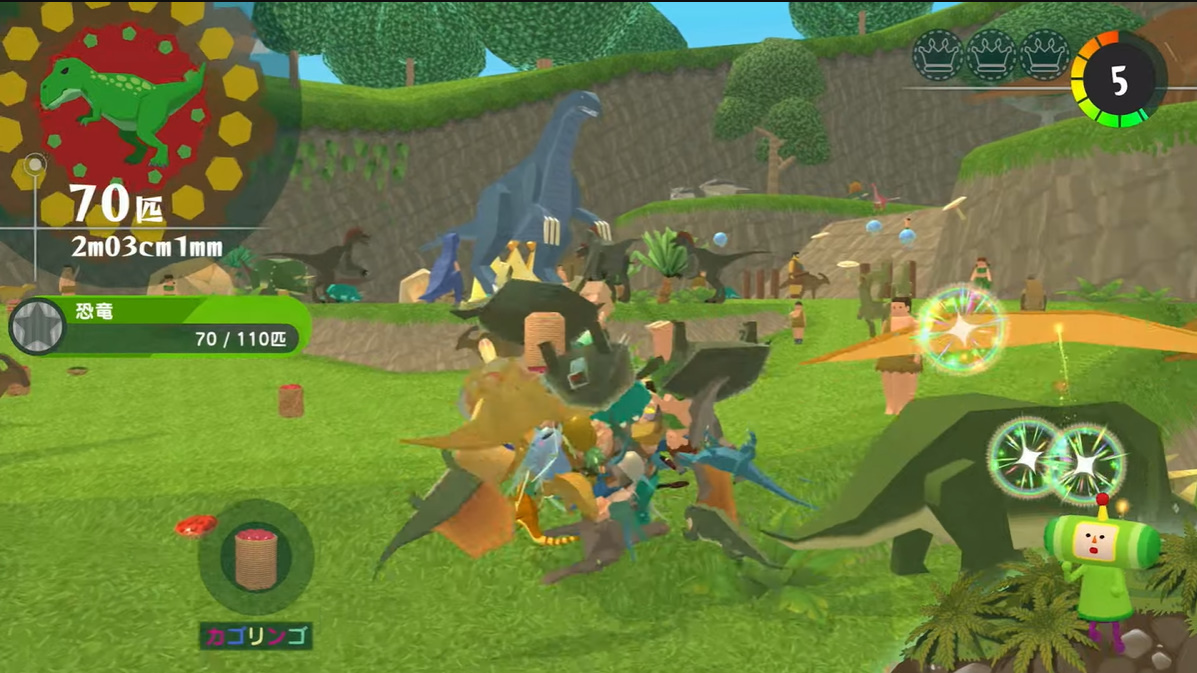Image resolution: width=1197 pixels, height=673 pixels.
Task: Select the カゴリンゴ basket item icon
Action: pyautogui.click(x=255, y=557)
